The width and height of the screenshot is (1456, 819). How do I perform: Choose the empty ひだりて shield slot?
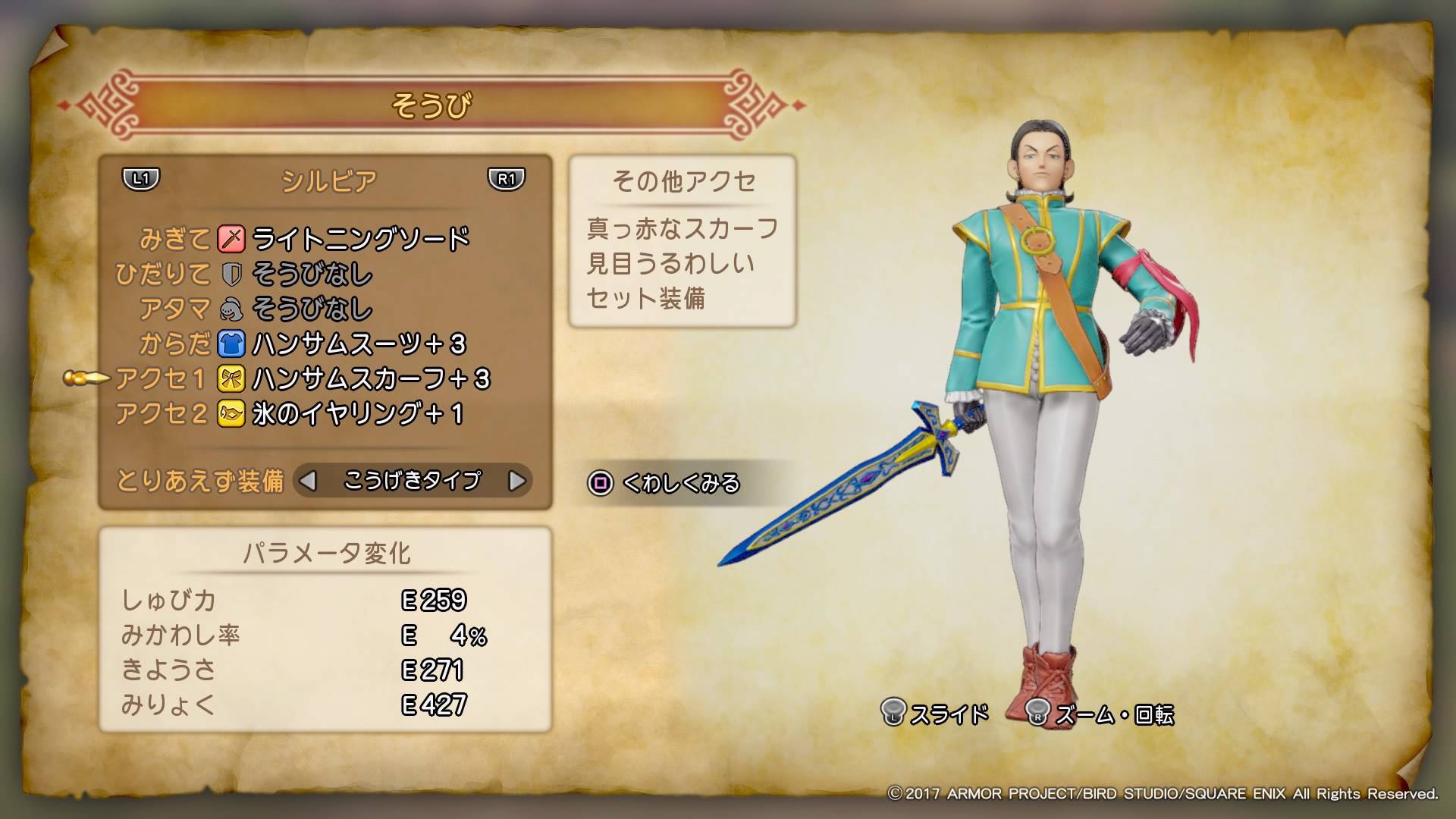311,275
